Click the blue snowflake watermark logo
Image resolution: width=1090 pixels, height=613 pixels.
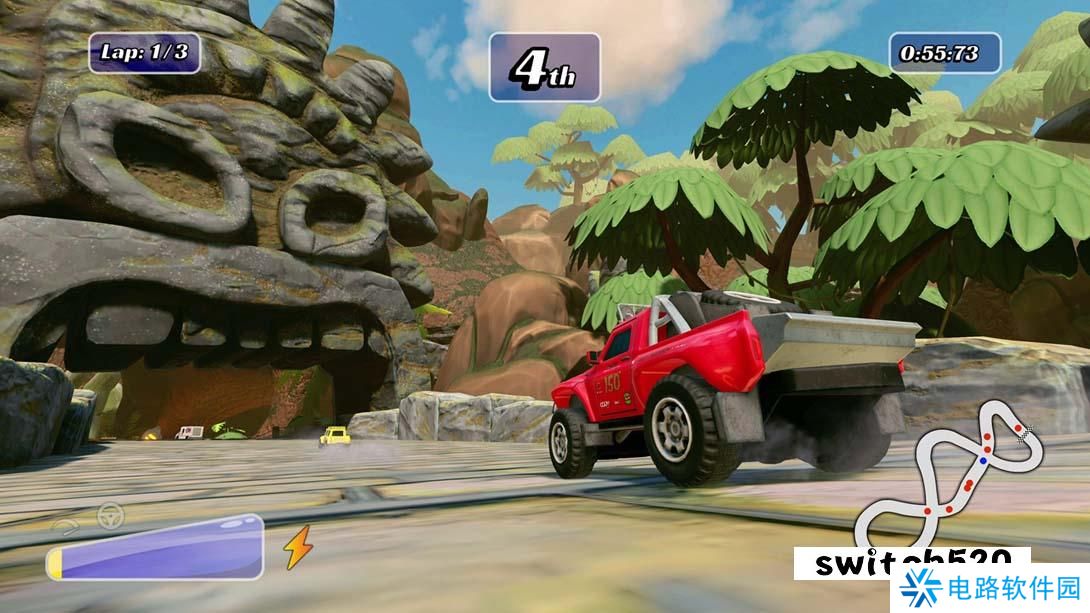coord(918,586)
